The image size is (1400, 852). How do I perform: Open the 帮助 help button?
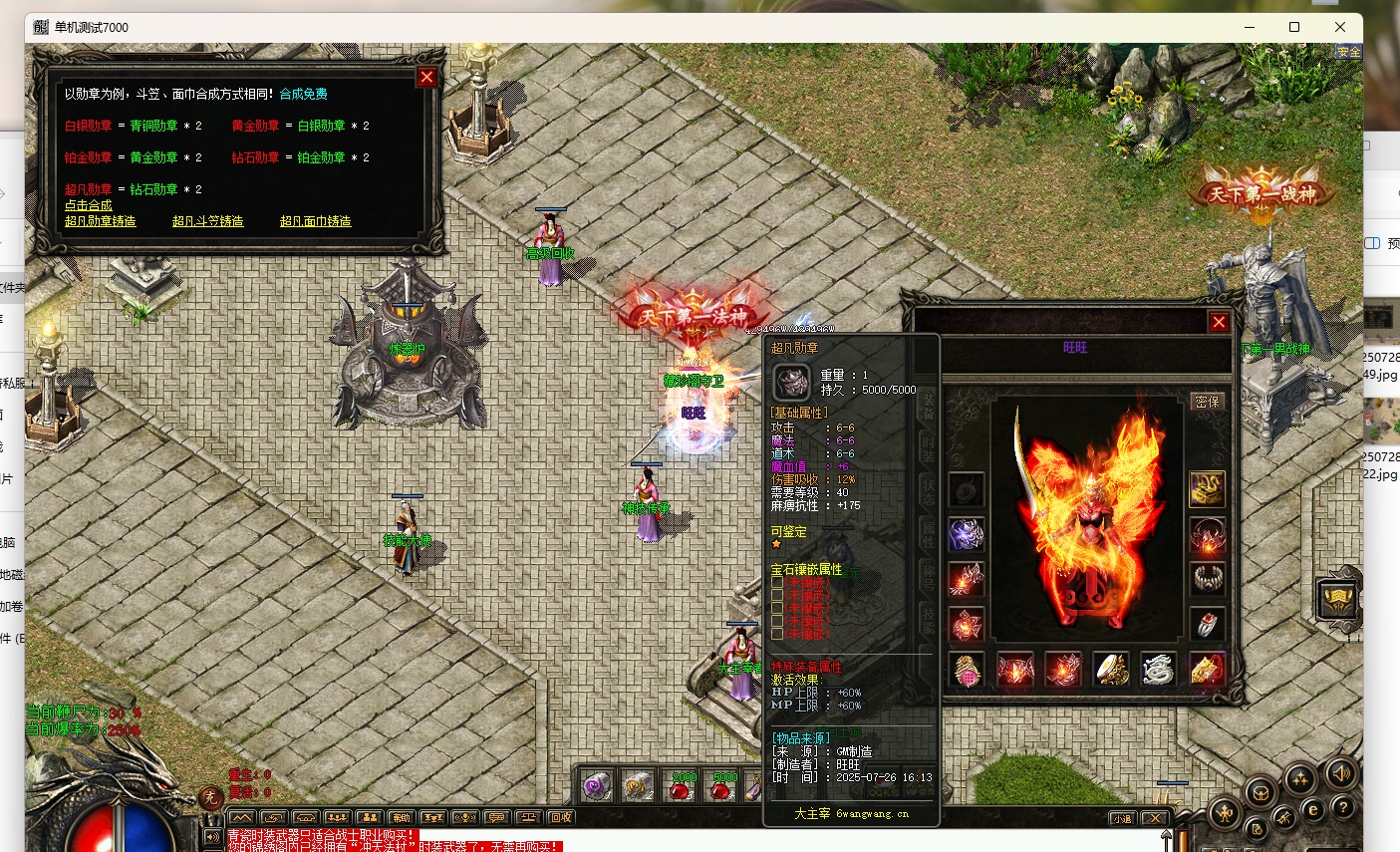click(x=1342, y=807)
